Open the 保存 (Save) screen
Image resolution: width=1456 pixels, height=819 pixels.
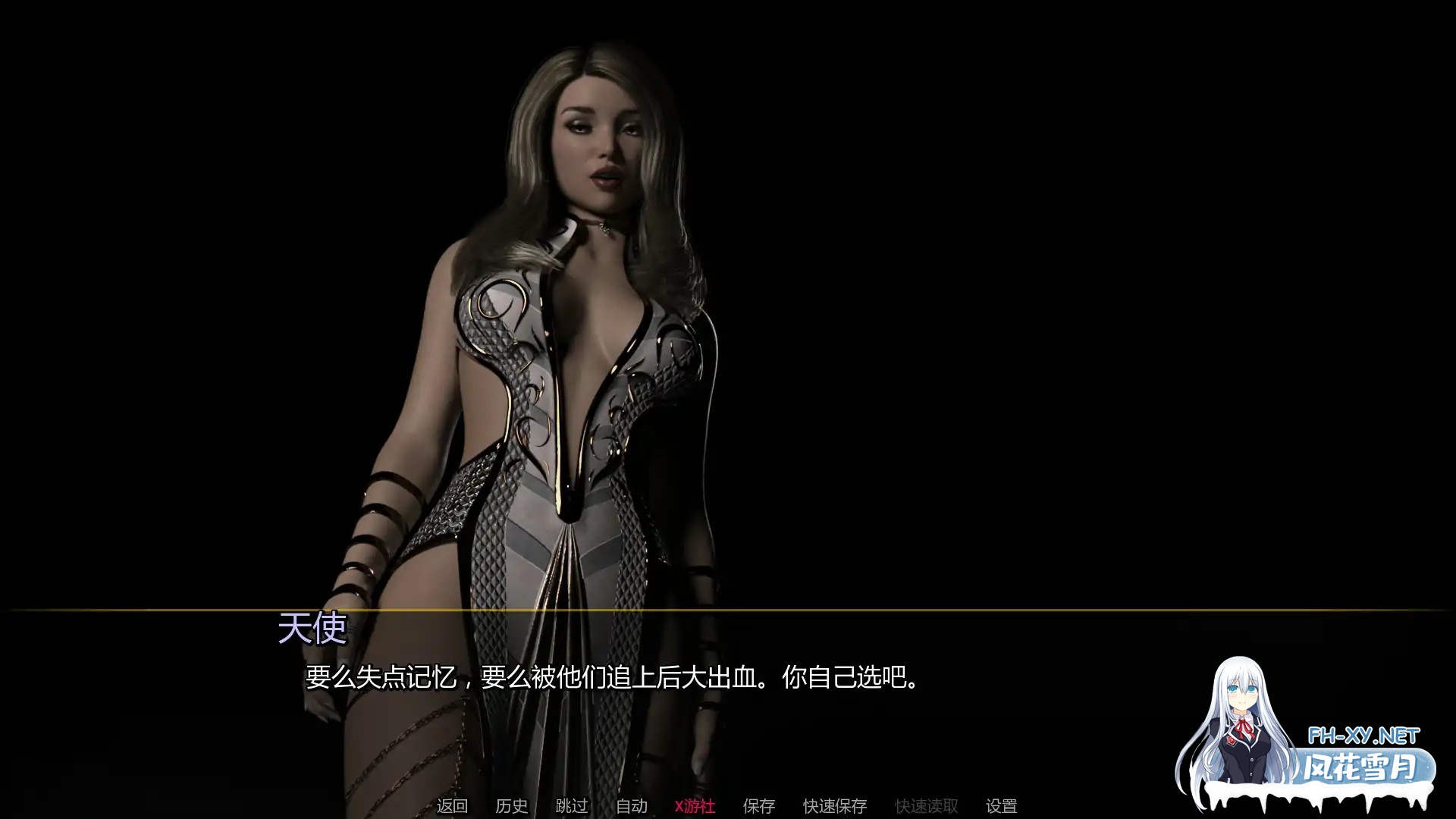tap(759, 806)
